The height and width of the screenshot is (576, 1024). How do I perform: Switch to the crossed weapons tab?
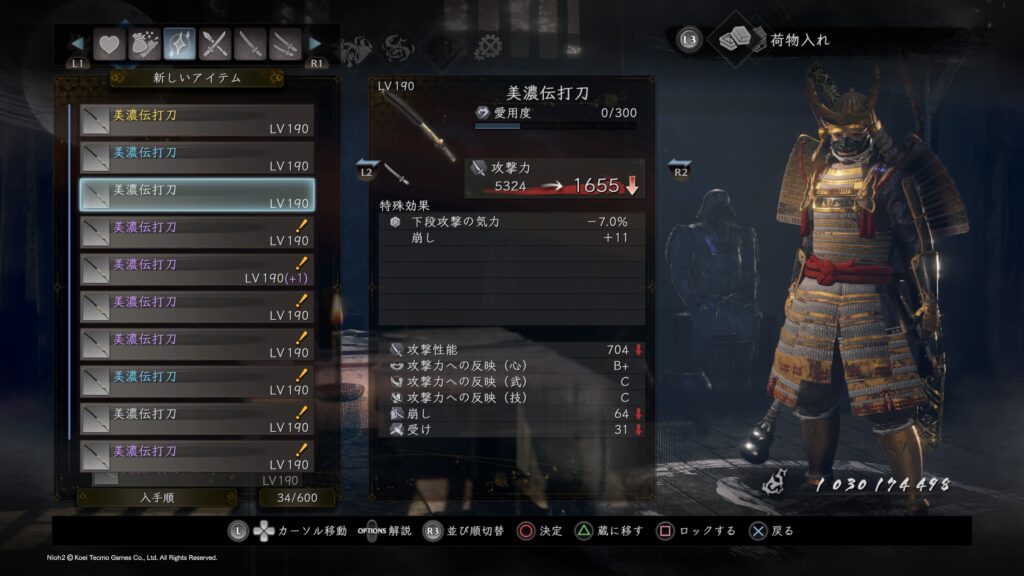click(x=215, y=44)
